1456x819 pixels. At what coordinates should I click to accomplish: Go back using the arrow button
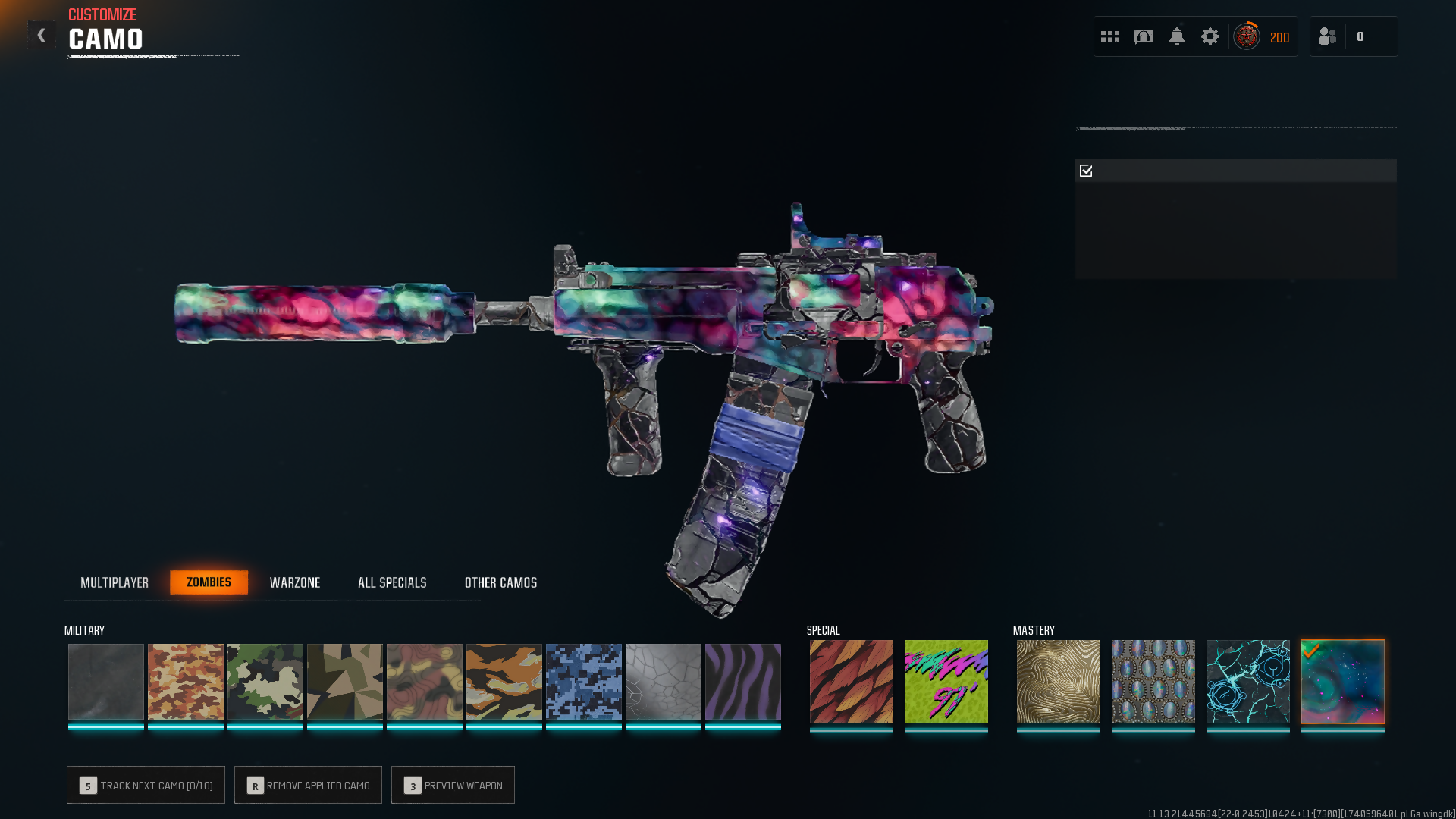pos(42,35)
